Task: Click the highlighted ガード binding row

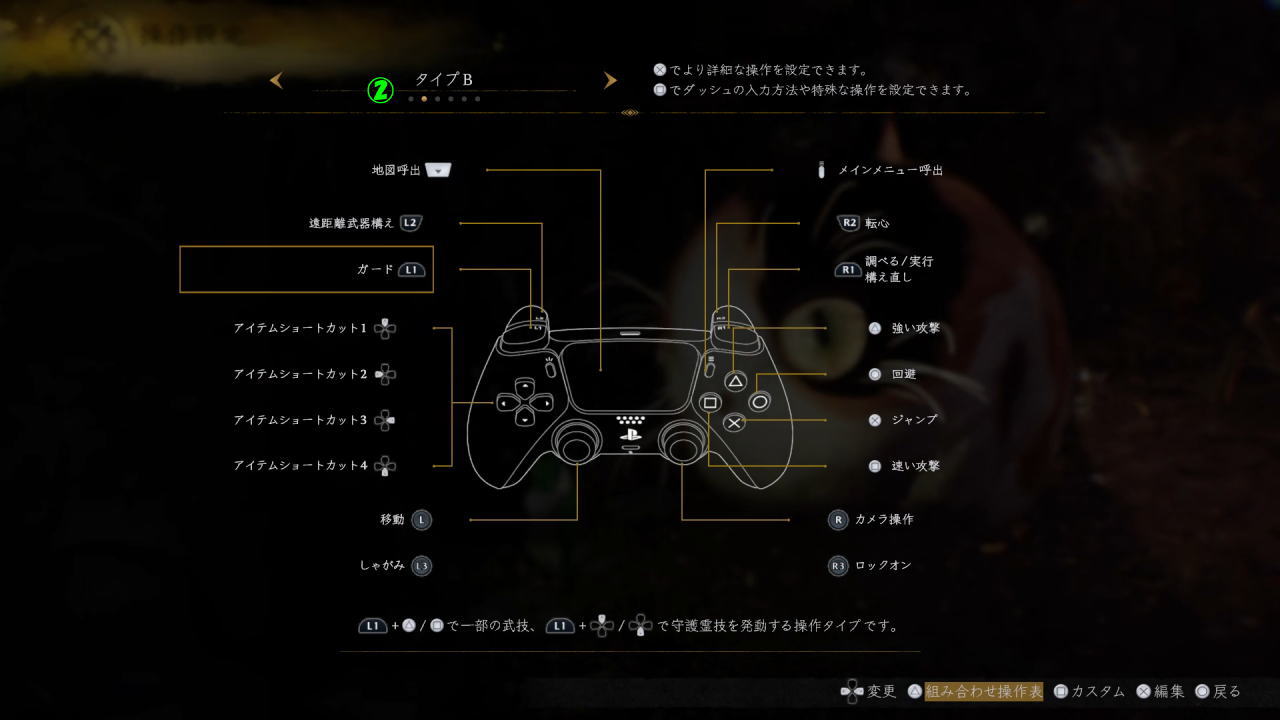Action: [x=306, y=268]
